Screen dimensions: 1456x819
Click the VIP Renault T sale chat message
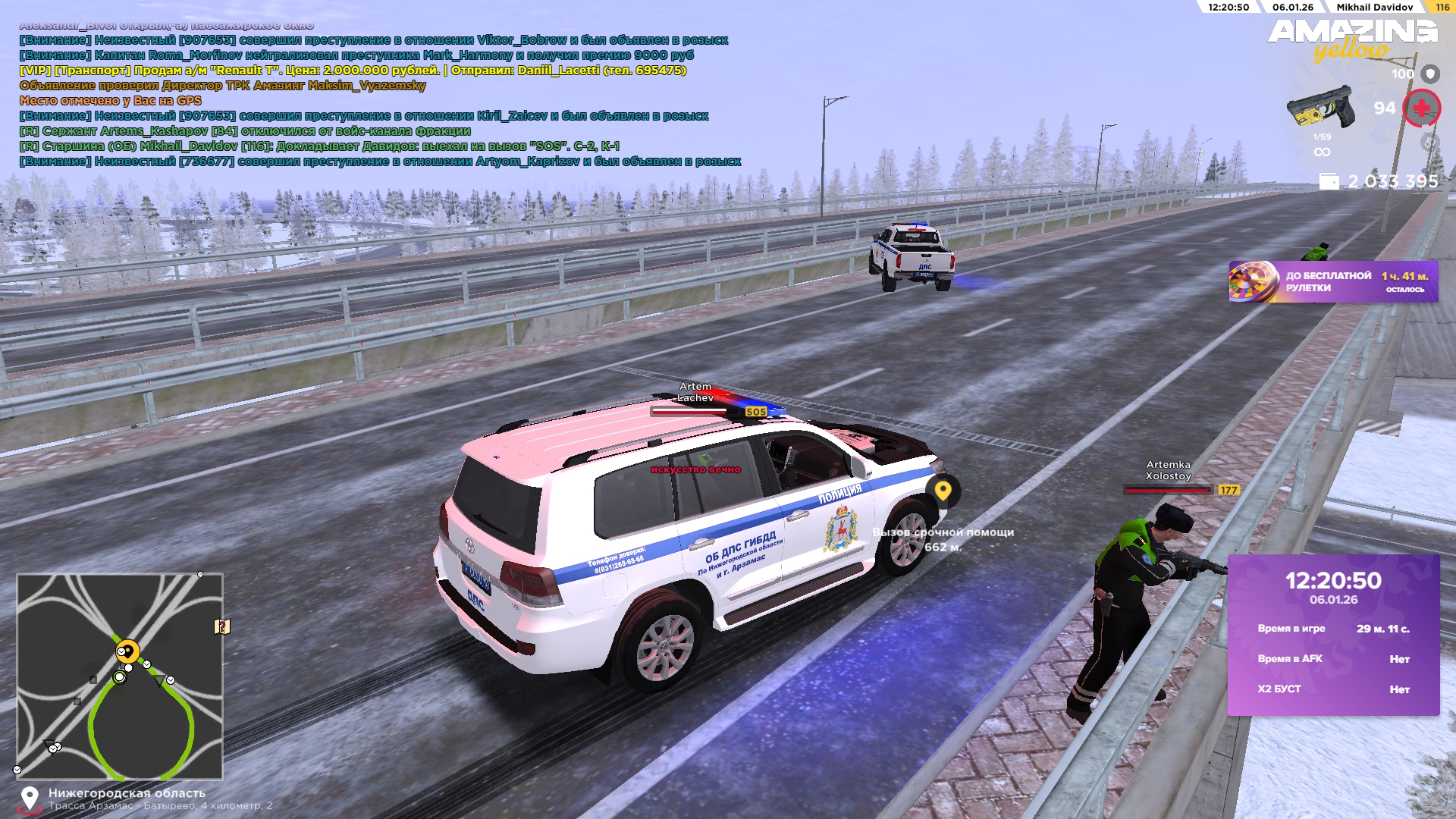[353, 71]
